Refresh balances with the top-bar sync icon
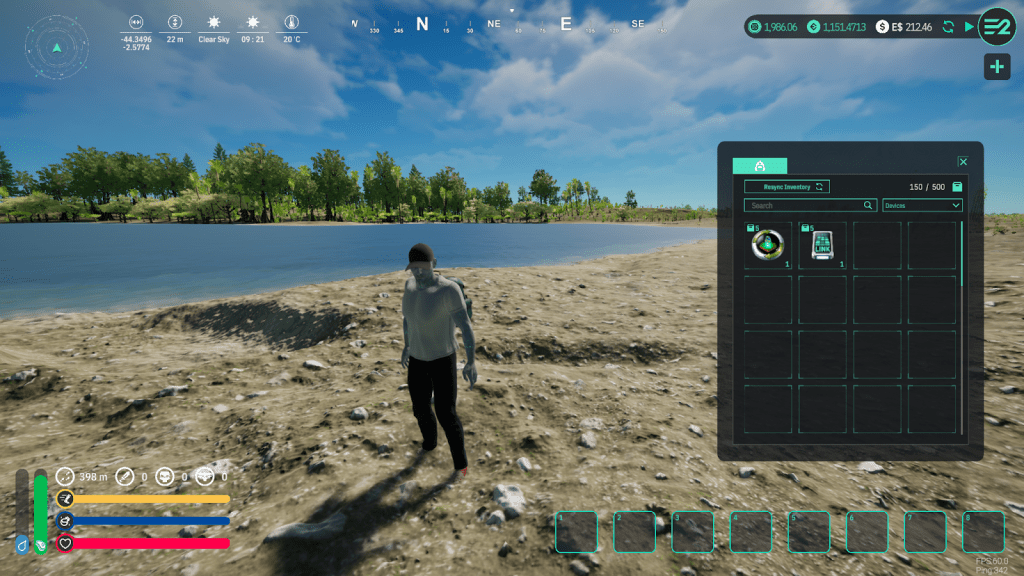This screenshot has width=1024, height=576. tap(948, 27)
